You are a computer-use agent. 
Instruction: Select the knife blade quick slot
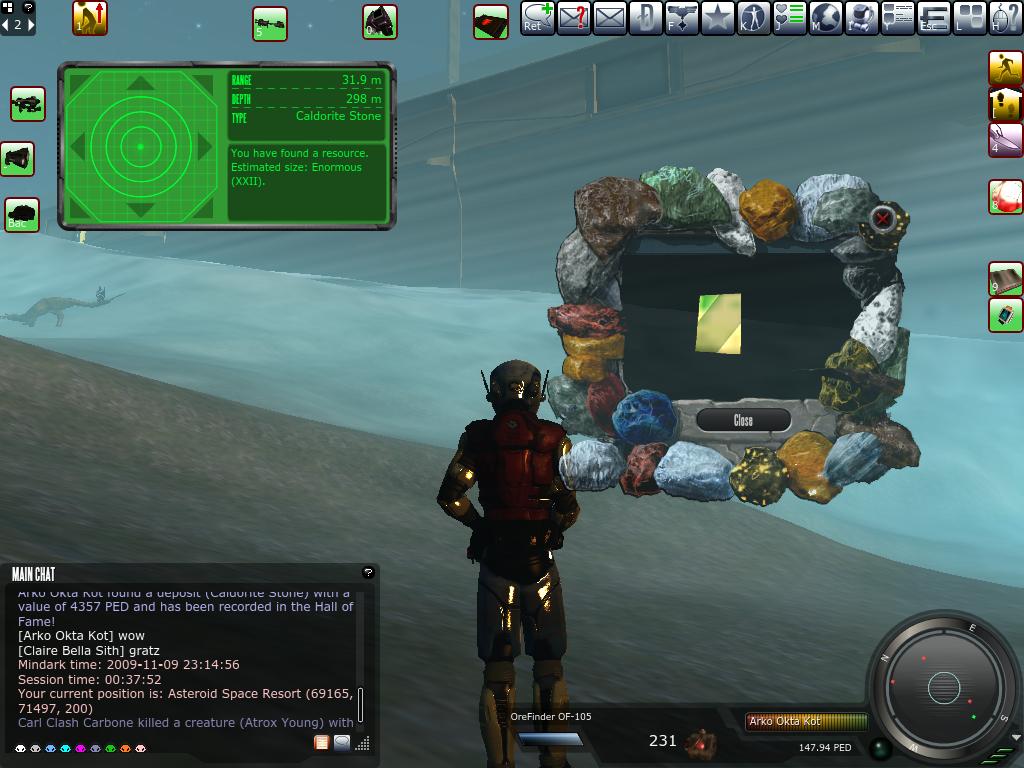1005,140
